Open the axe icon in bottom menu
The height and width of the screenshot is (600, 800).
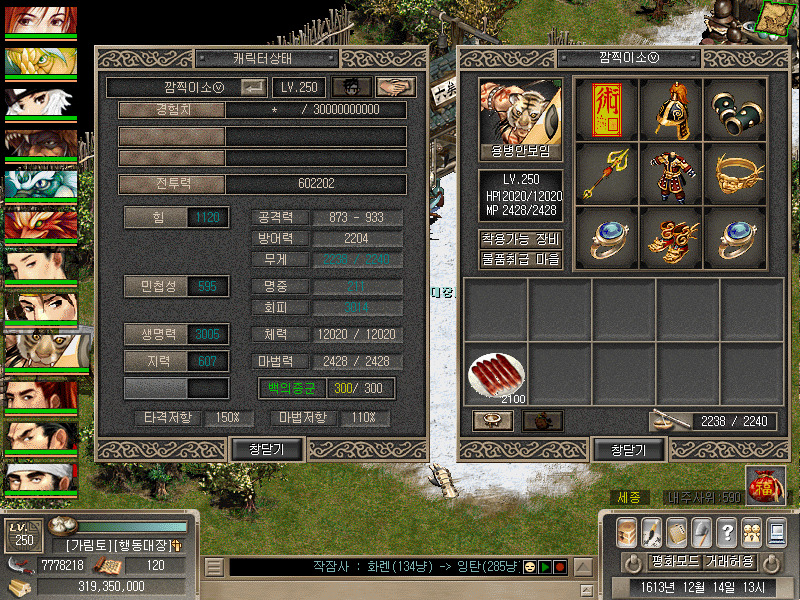click(x=702, y=532)
